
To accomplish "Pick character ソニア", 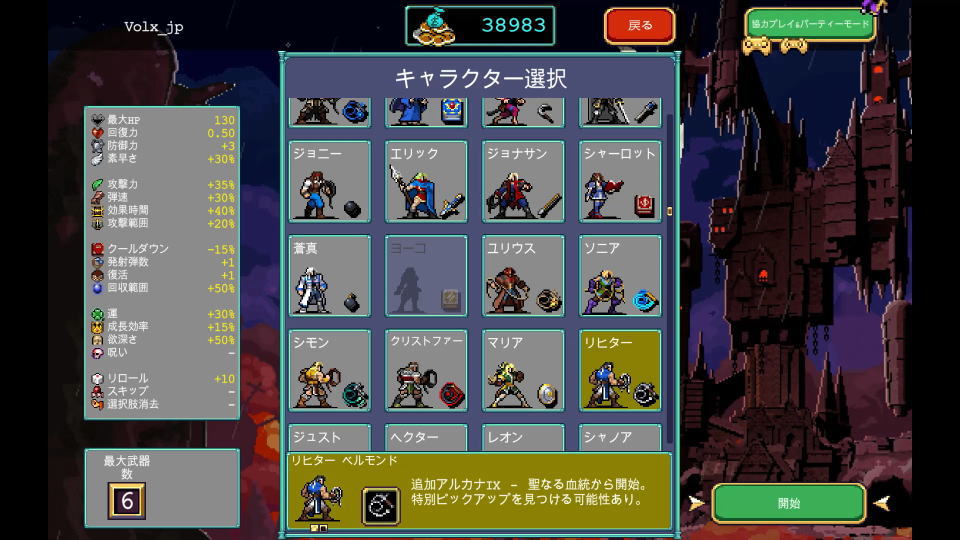I will [619, 276].
